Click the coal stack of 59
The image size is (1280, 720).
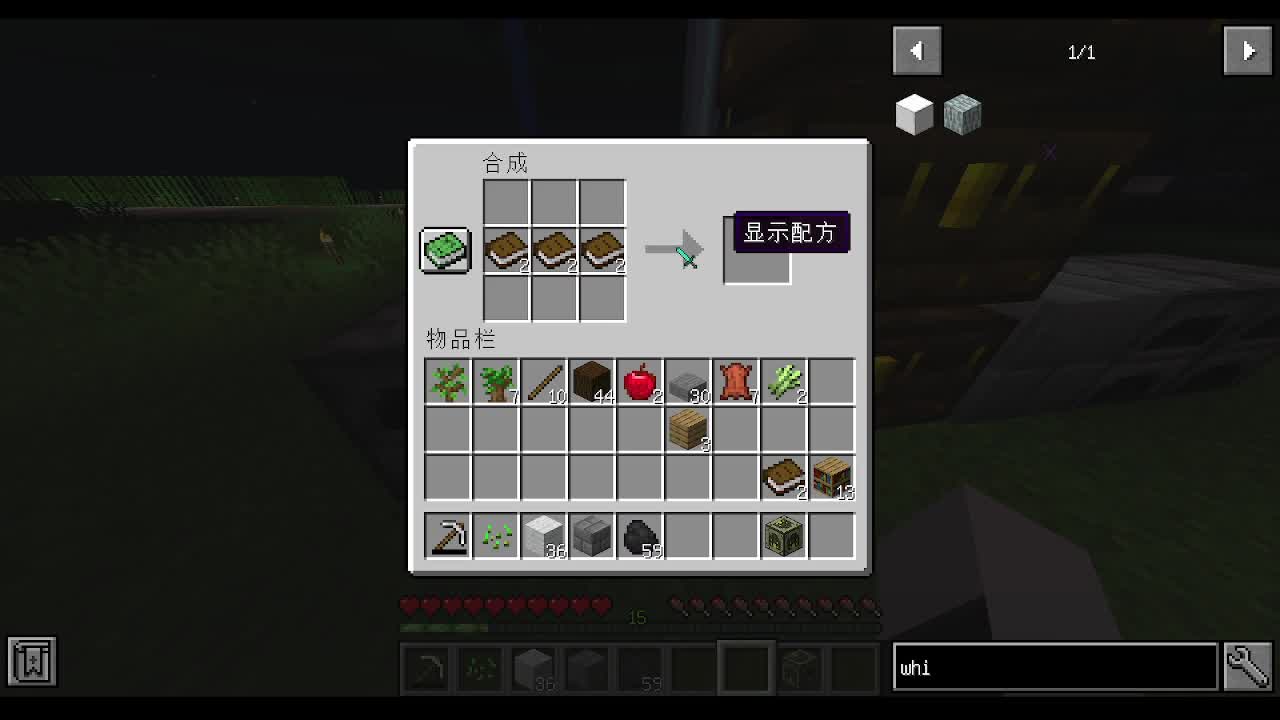tap(639, 533)
